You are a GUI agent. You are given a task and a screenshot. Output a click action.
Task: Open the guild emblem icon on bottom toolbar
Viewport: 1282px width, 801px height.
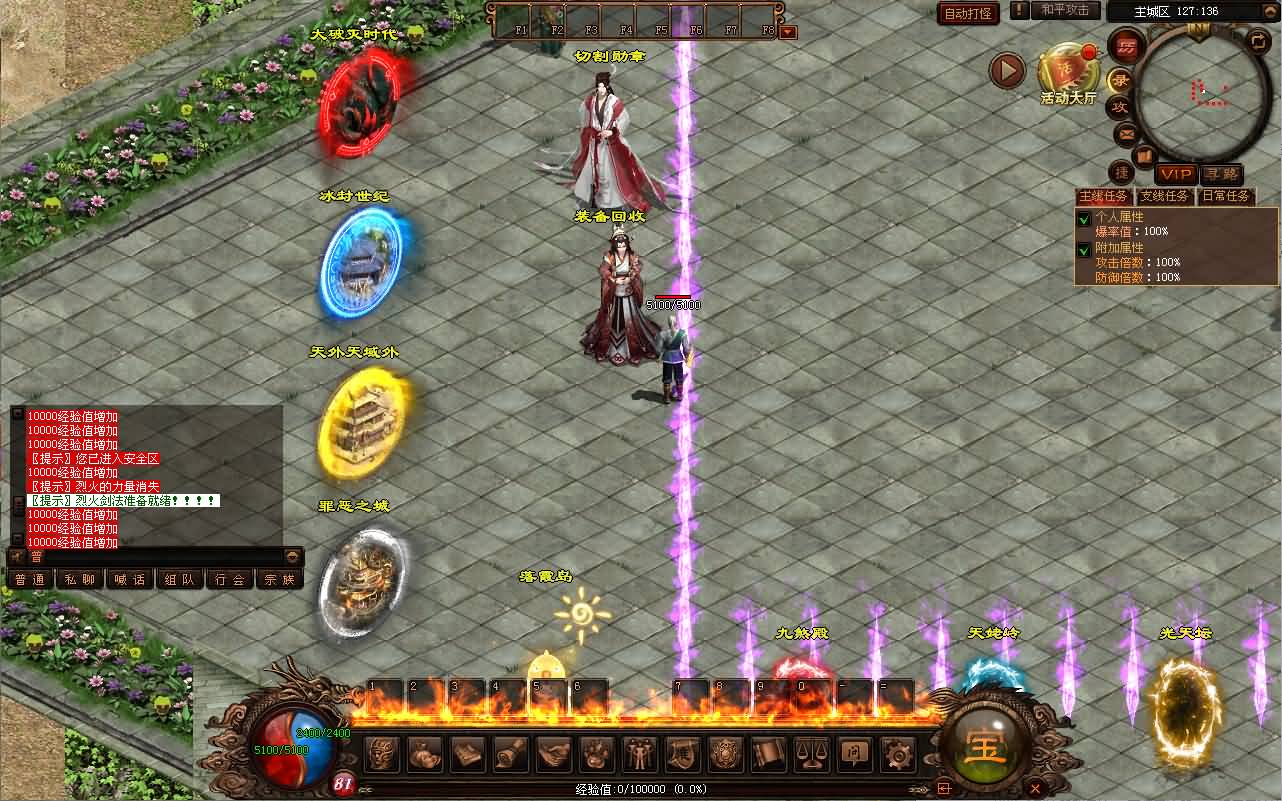click(724, 752)
